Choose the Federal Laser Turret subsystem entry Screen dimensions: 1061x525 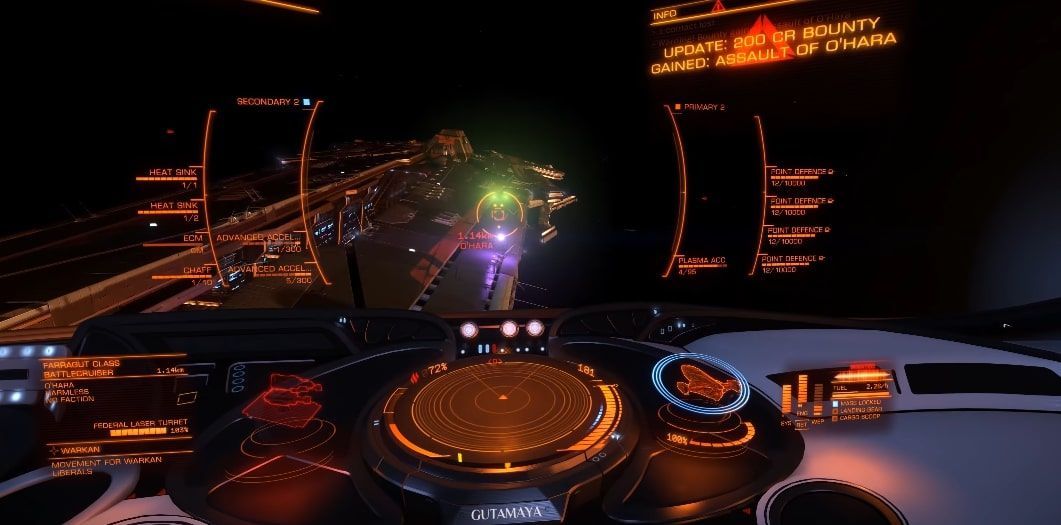coord(140,426)
